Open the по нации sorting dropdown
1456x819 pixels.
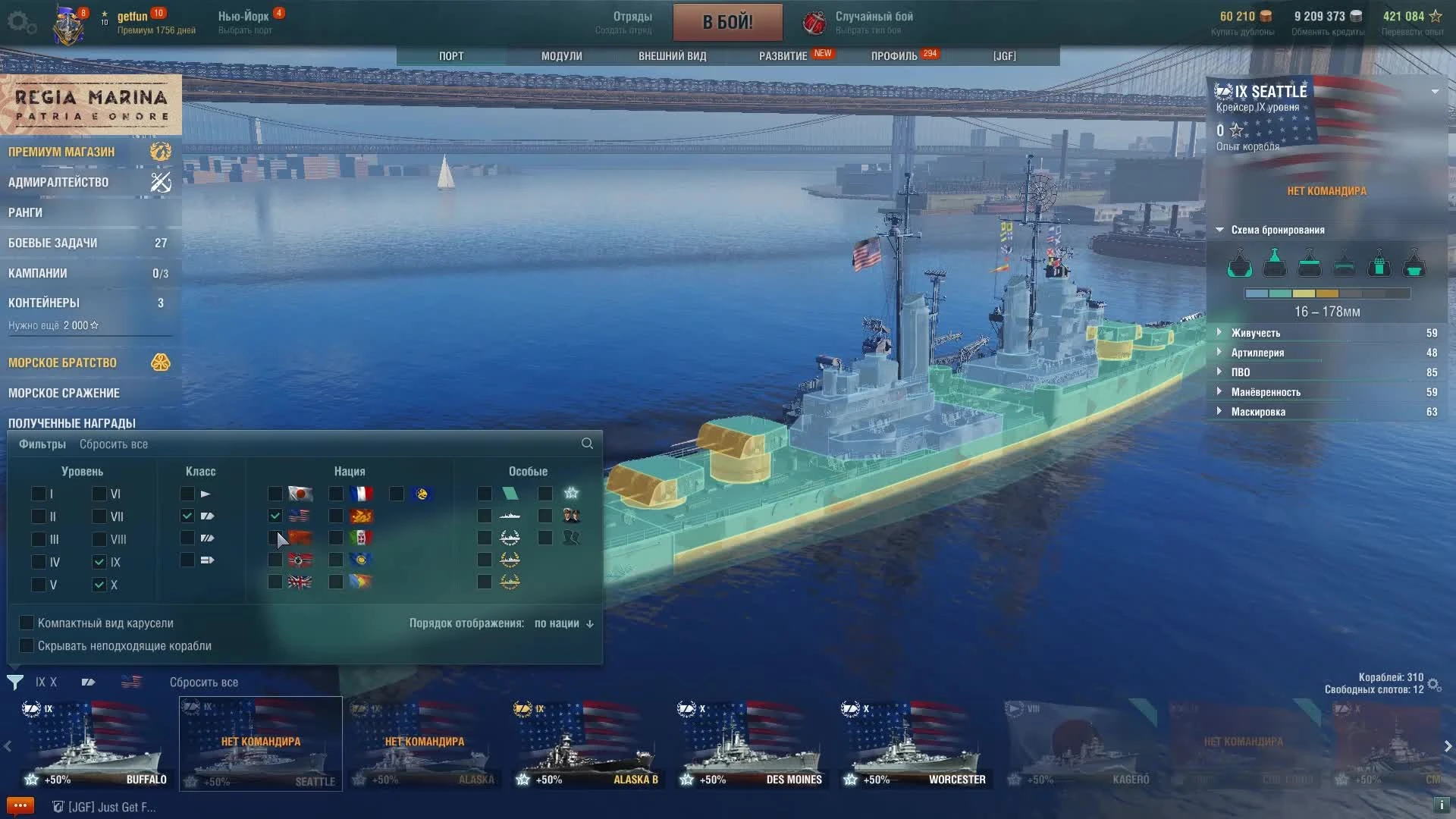561,623
